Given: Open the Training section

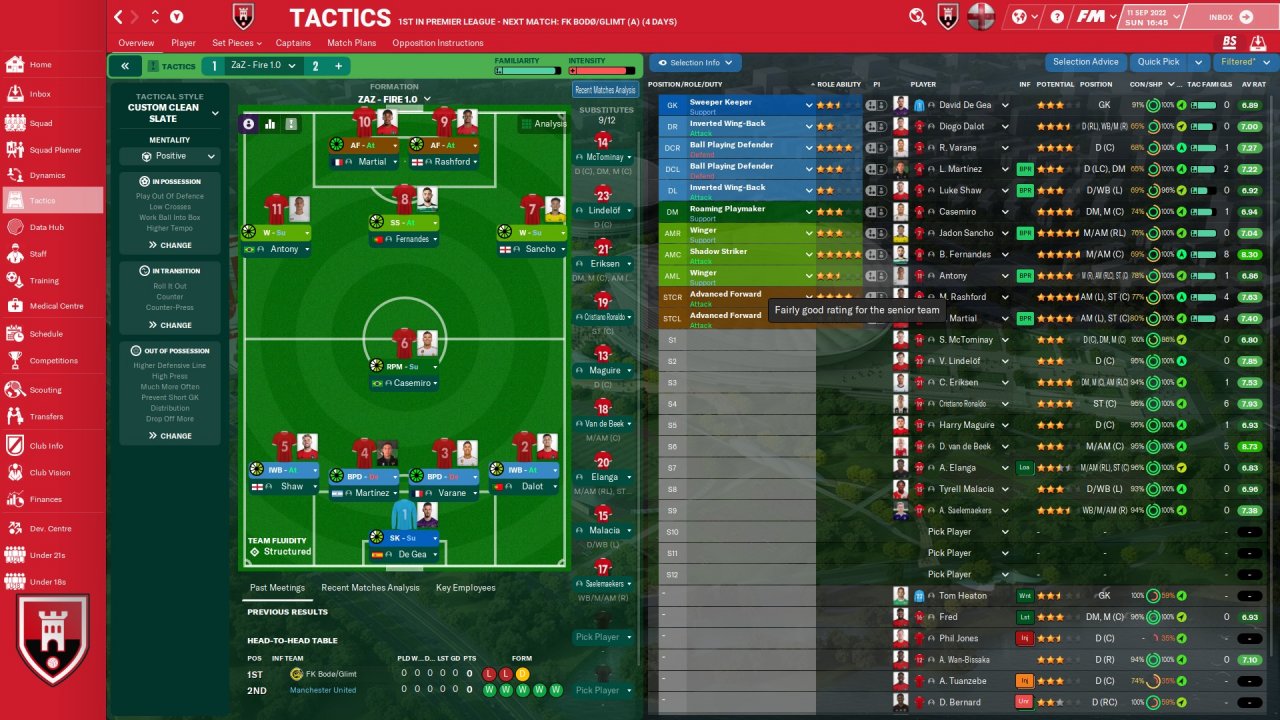Looking at the screenshot, I should pos(43,281).
